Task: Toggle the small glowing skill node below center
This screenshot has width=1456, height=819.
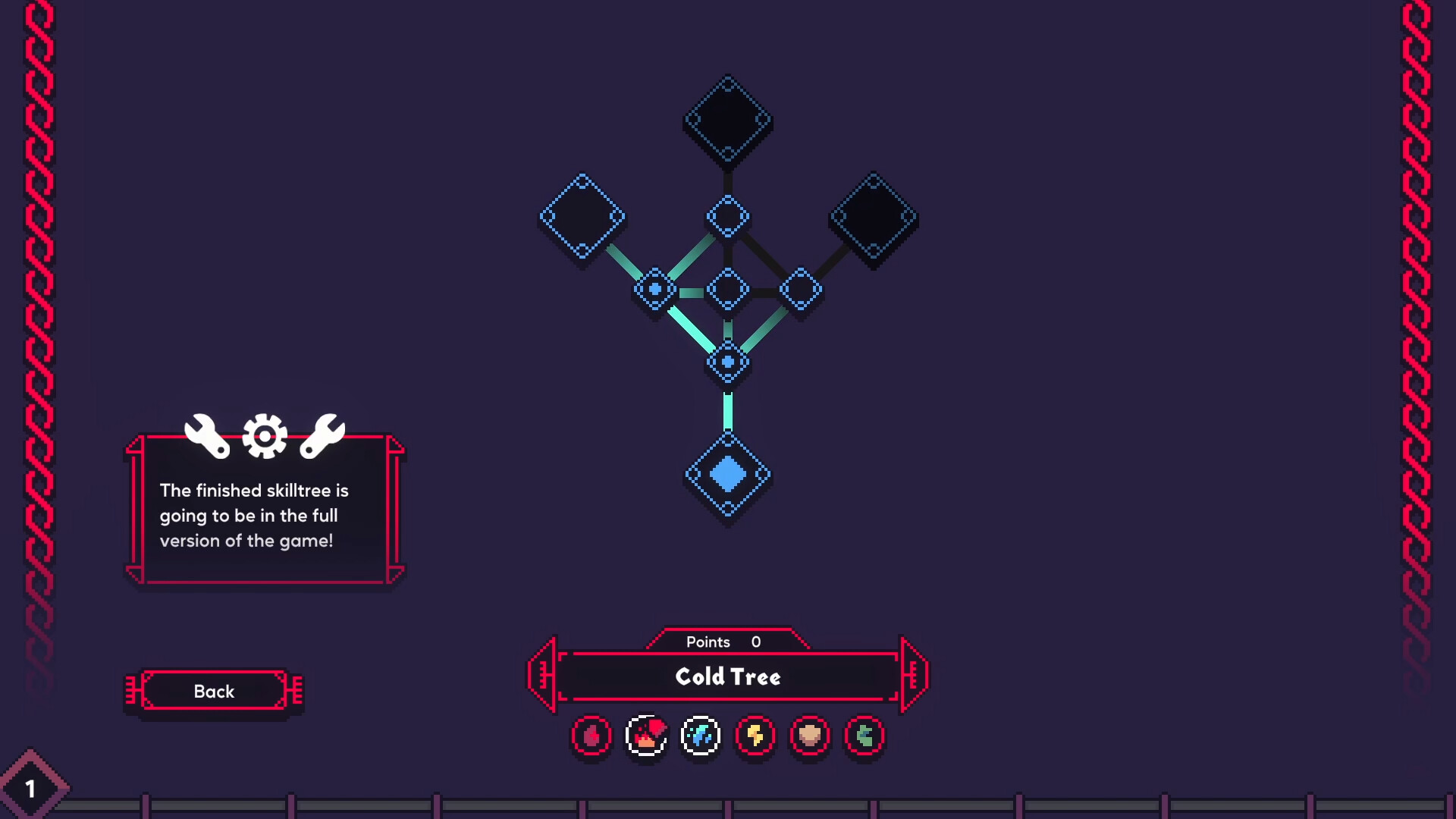Action: (x=728, y=362)
